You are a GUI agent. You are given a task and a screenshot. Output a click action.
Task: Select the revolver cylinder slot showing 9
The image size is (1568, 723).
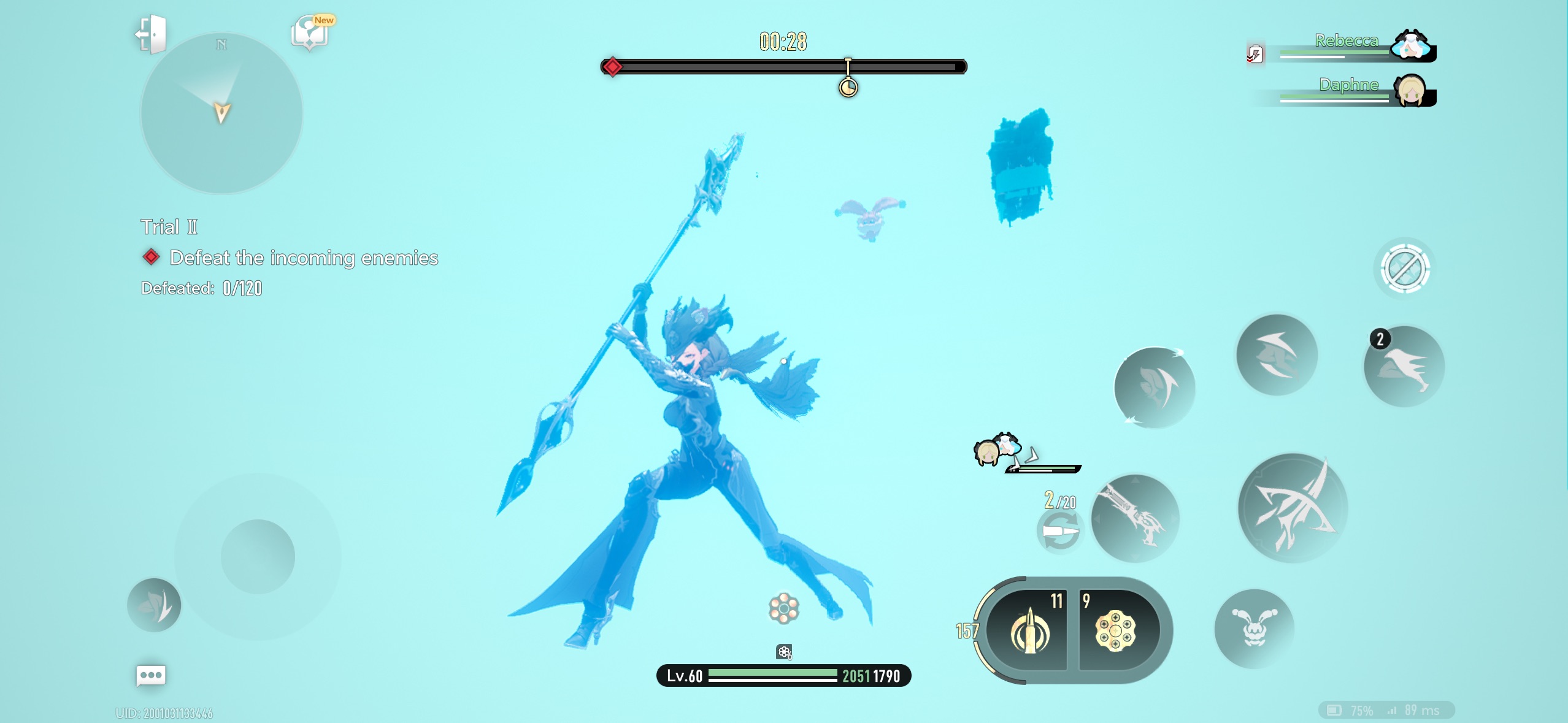click(1116, 630)
